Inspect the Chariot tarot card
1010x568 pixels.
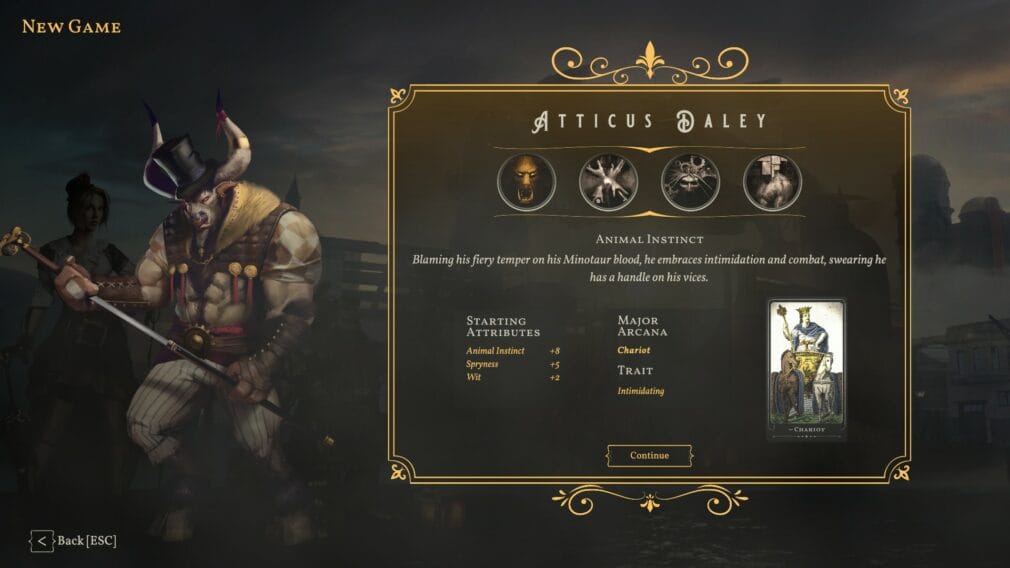click(806, 369)
